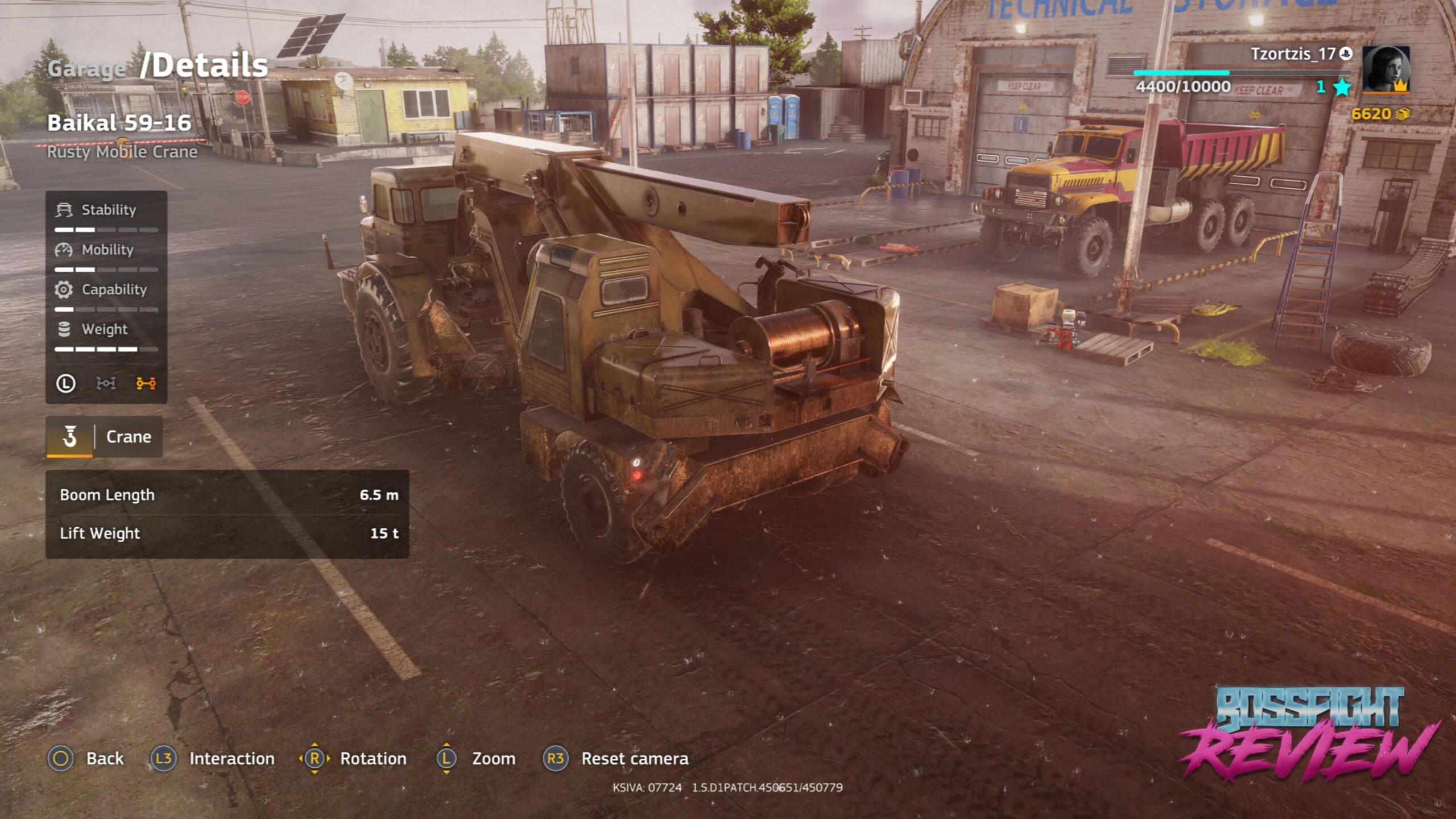This screenshot has width=1456, height=819.
Task: Open the Tzortzis_17 player avatar
Action: pyautogui.click(x=1385, y=69)
